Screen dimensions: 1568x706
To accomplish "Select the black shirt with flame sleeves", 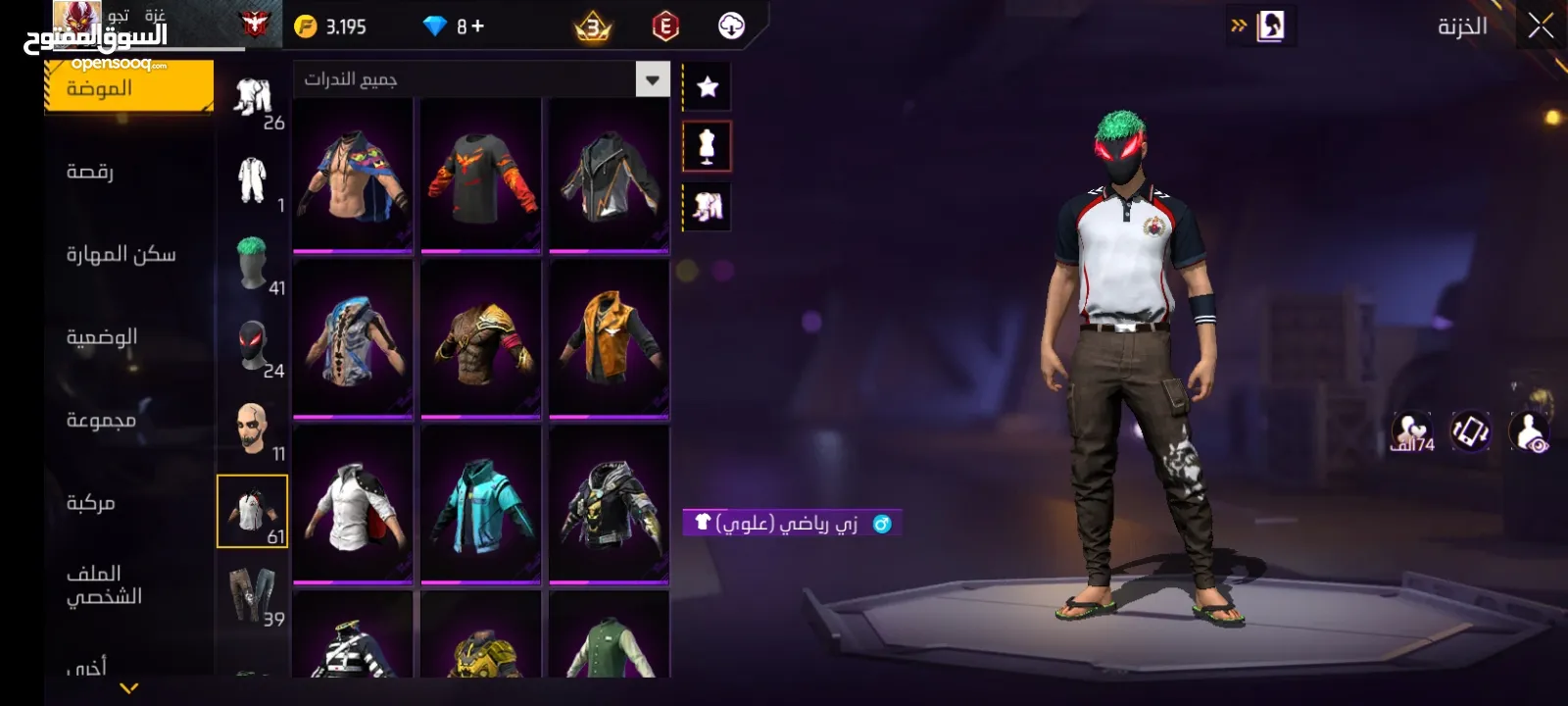I will pyautogui.click(x=481, y=175).
